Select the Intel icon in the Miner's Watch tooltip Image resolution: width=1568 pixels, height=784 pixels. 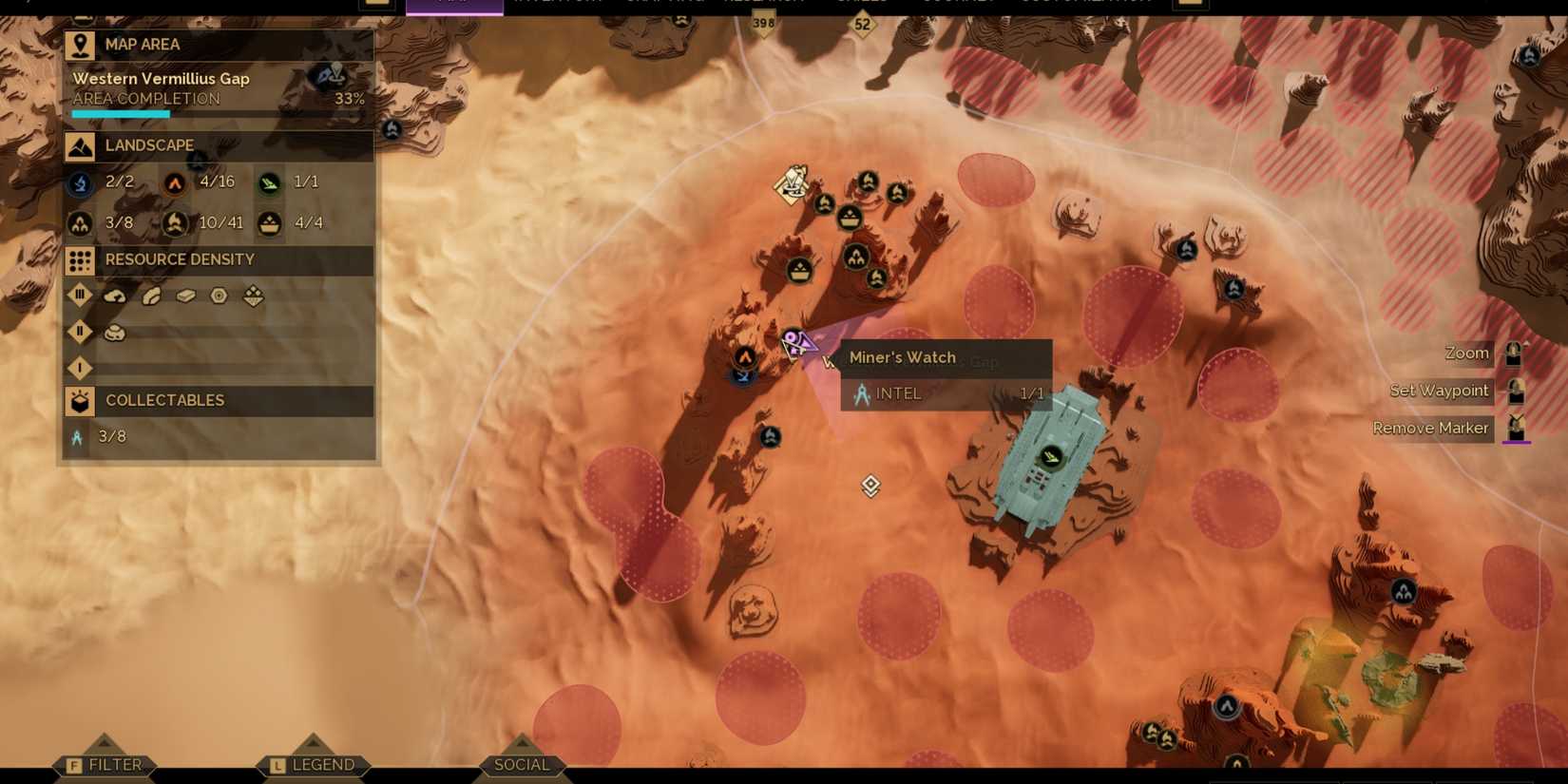click(x=862, y=392)
